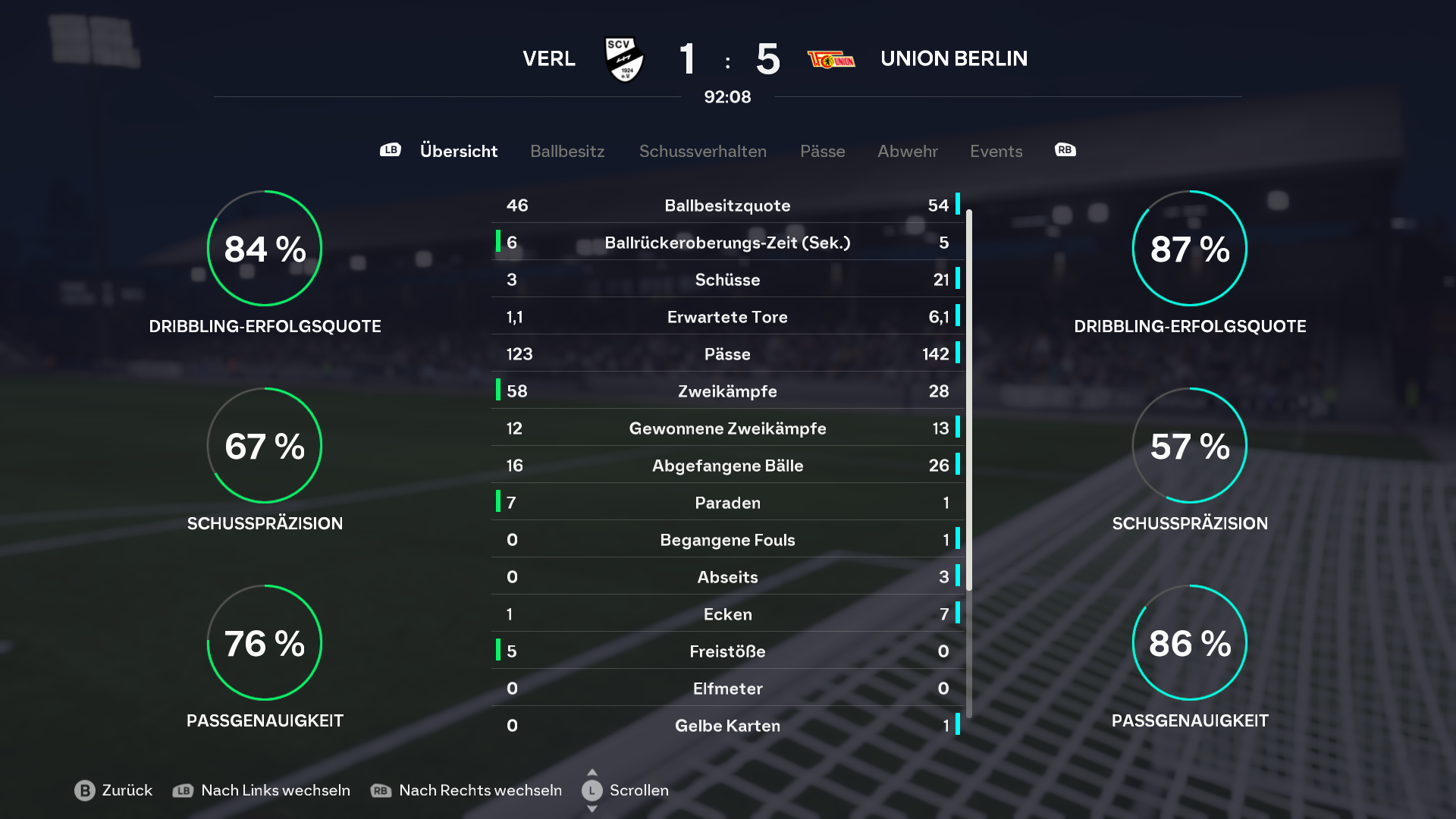Switch to the Abwehr tab
1456x819 pixels.
907,151
